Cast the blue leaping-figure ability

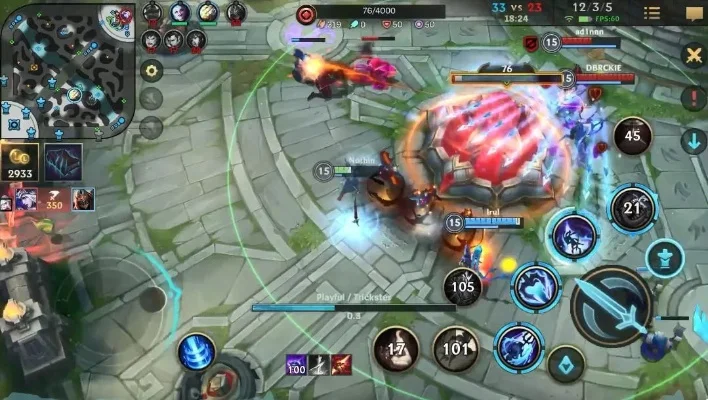574,236
